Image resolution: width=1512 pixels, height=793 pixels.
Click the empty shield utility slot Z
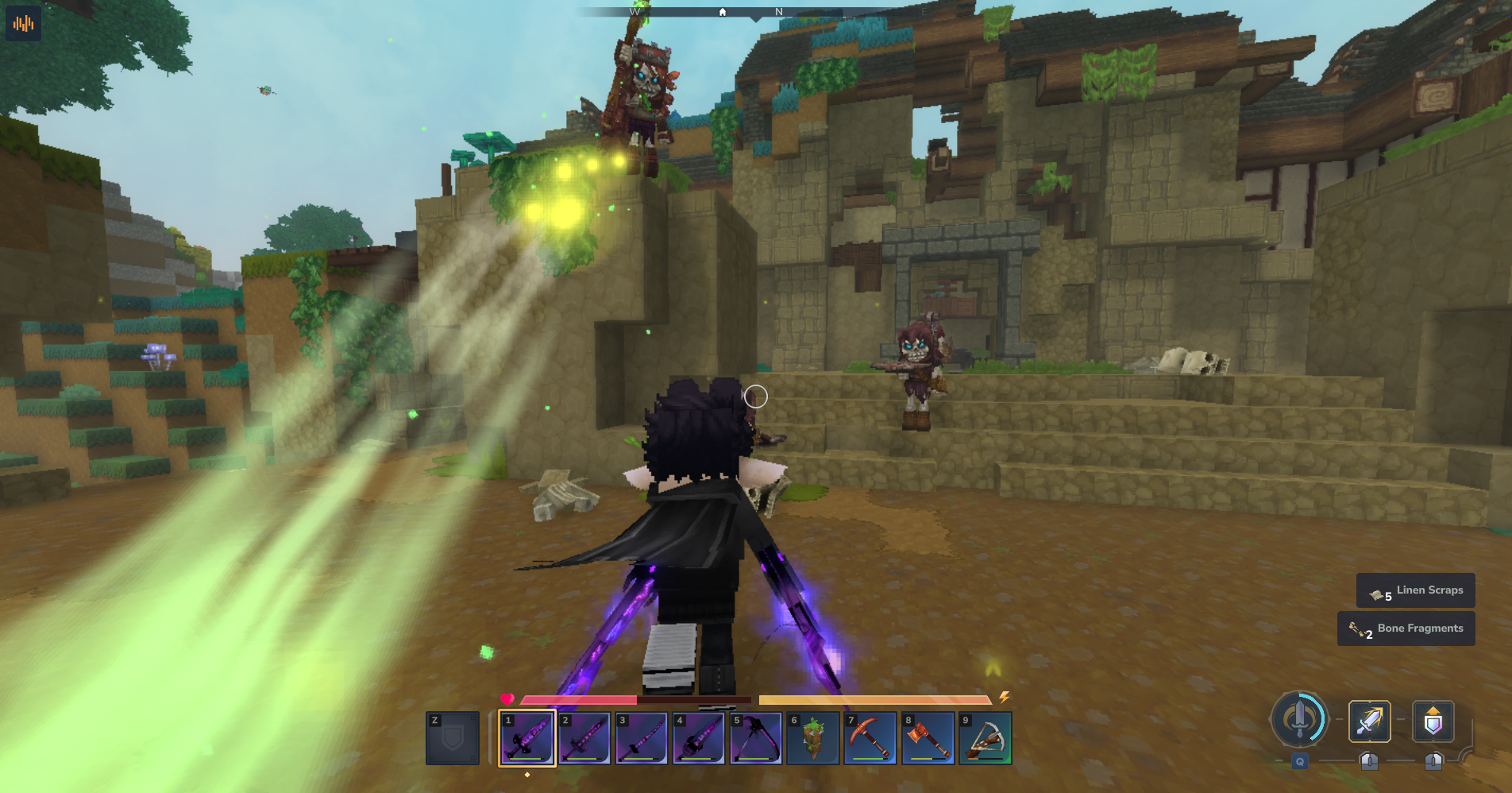[453, 738]
